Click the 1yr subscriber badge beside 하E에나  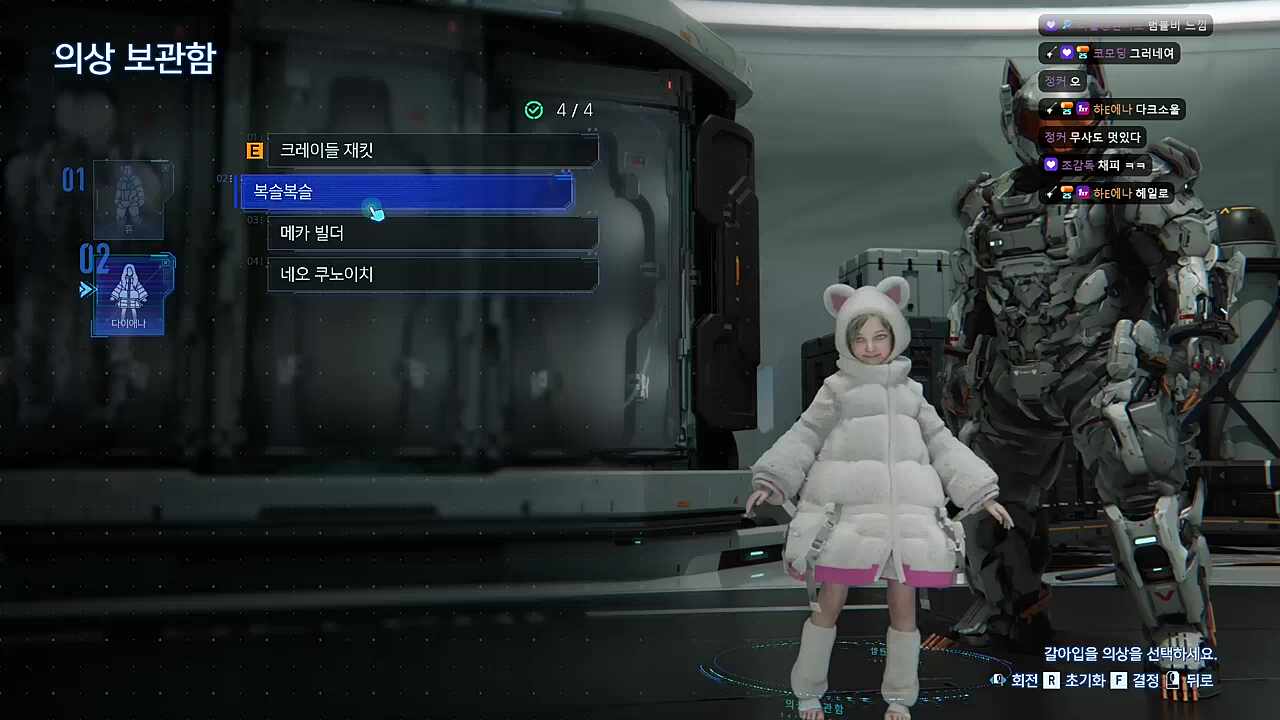coord(1084,109)
